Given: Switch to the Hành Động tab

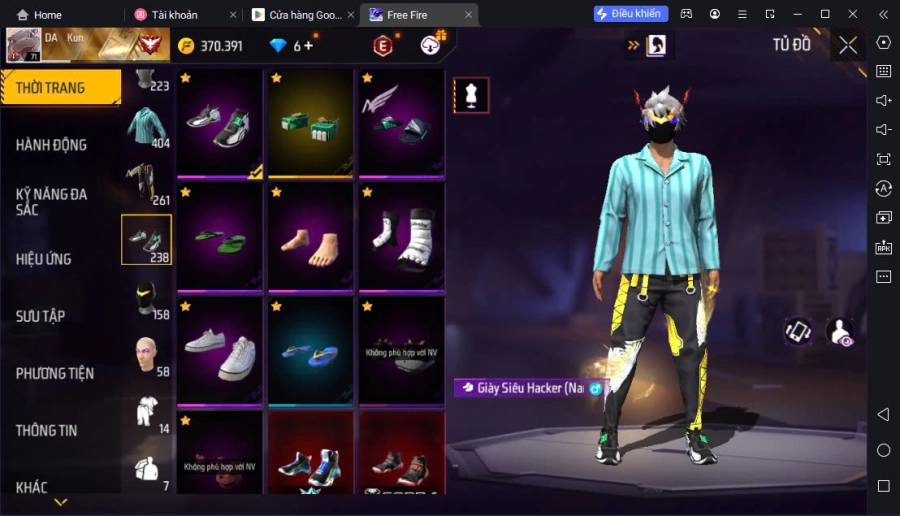Looking at the screenshot, I should coord(52,145).
